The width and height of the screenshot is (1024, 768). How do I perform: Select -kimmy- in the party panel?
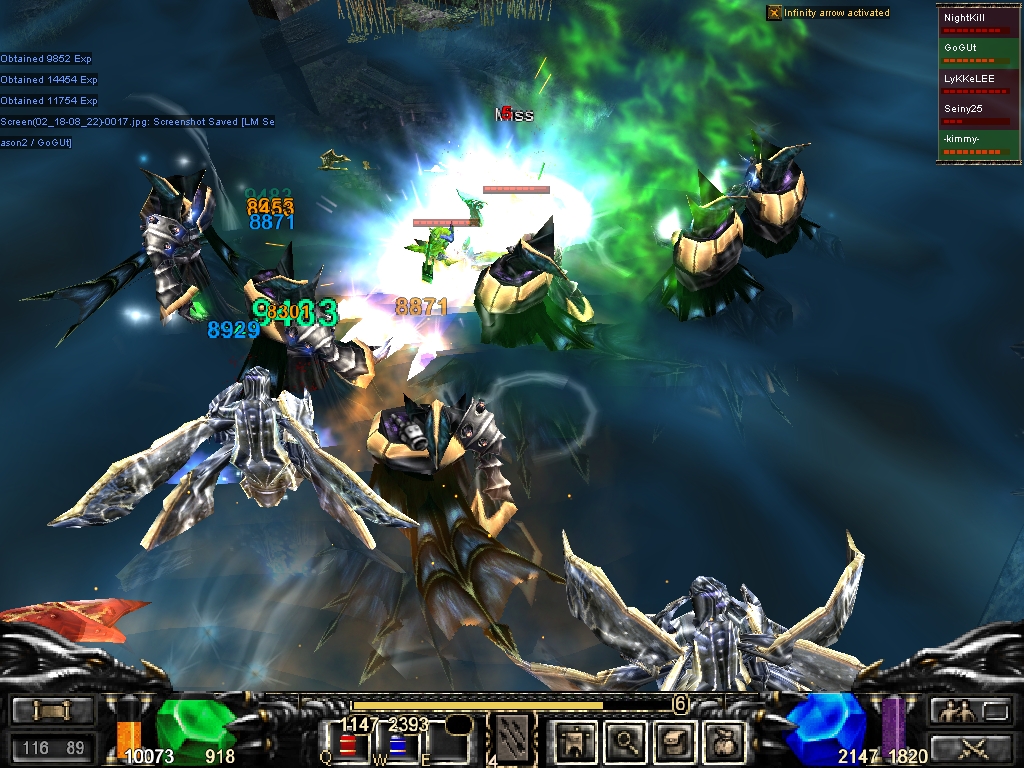tap(977, 142)
